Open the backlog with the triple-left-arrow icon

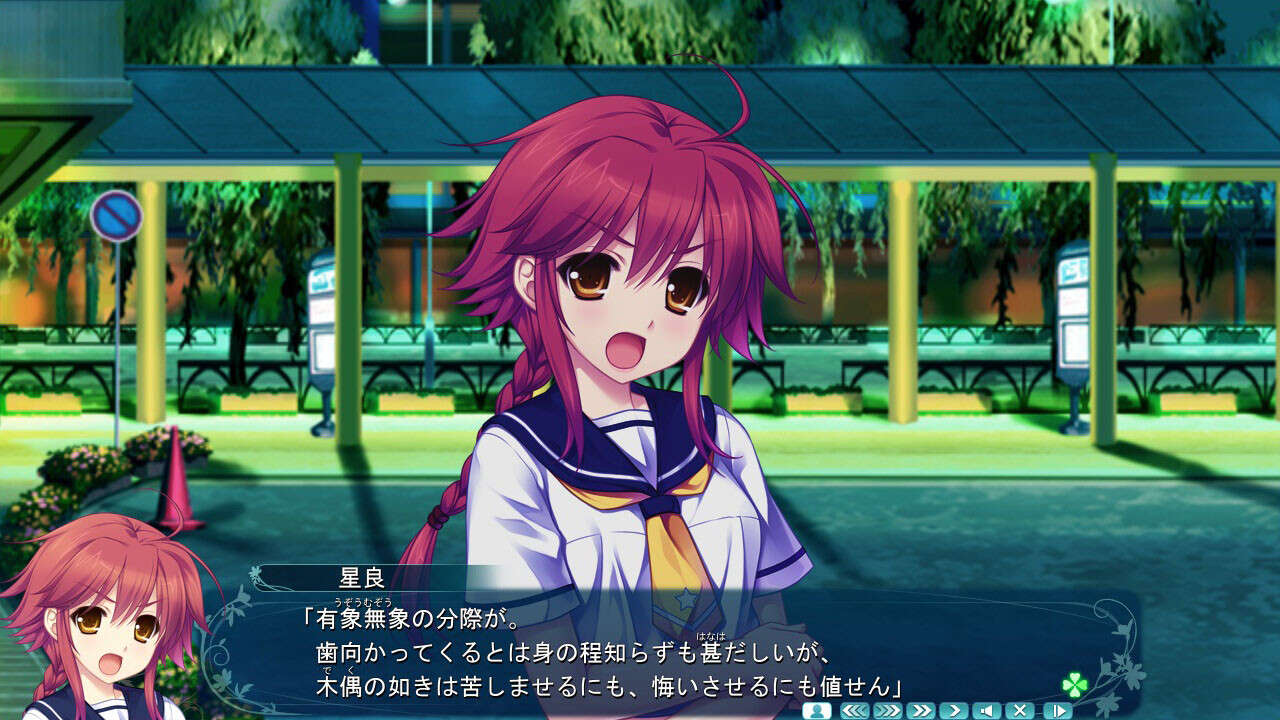857,710
